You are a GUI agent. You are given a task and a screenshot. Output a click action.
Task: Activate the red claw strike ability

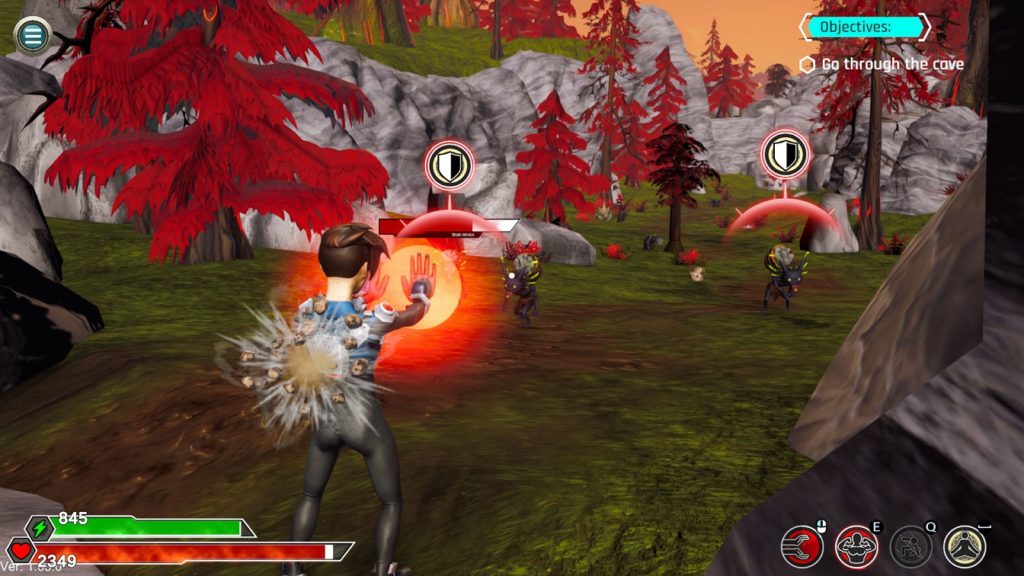coord(802,546)
